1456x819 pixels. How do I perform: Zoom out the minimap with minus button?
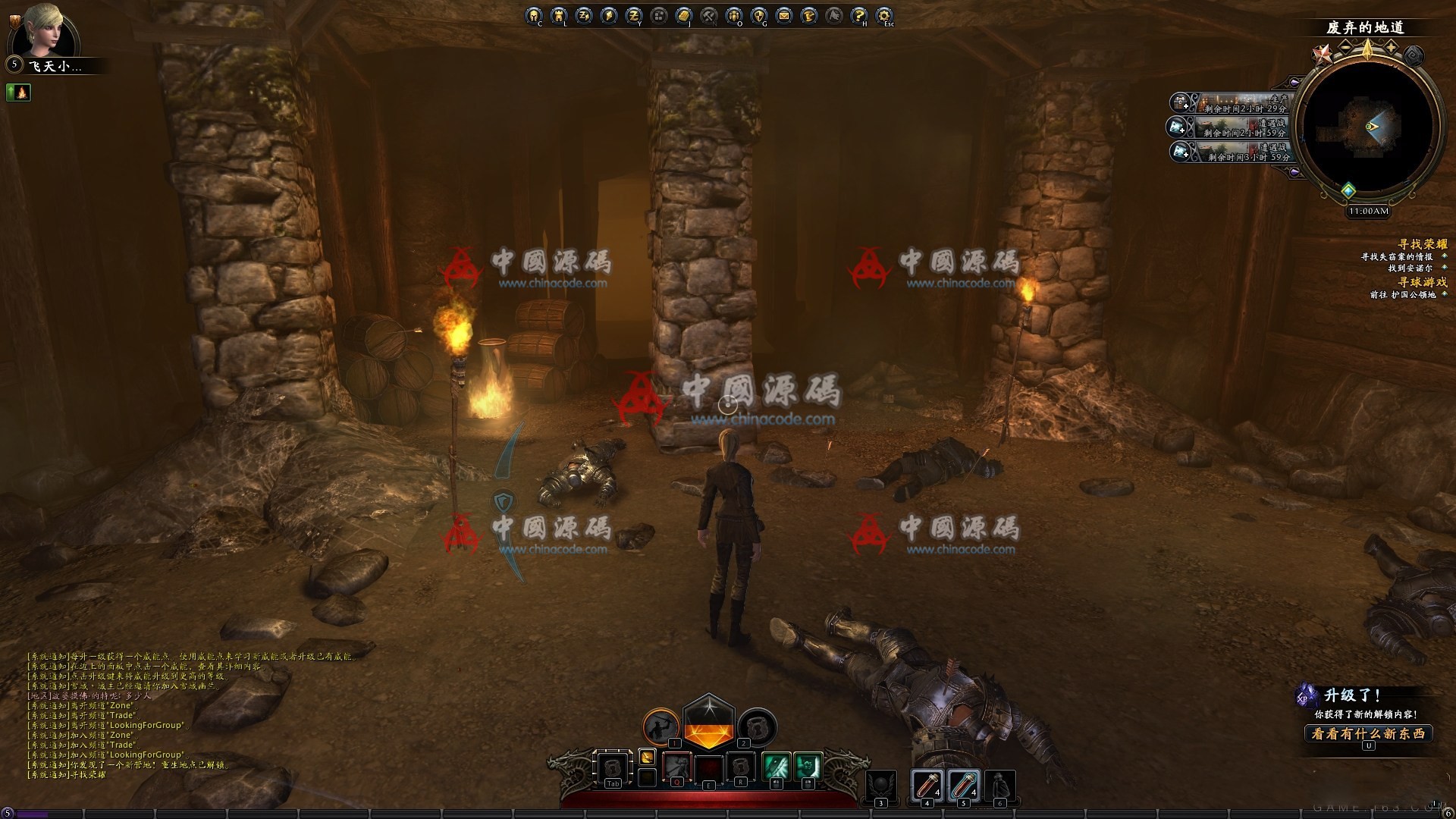tap(1345, 48)
